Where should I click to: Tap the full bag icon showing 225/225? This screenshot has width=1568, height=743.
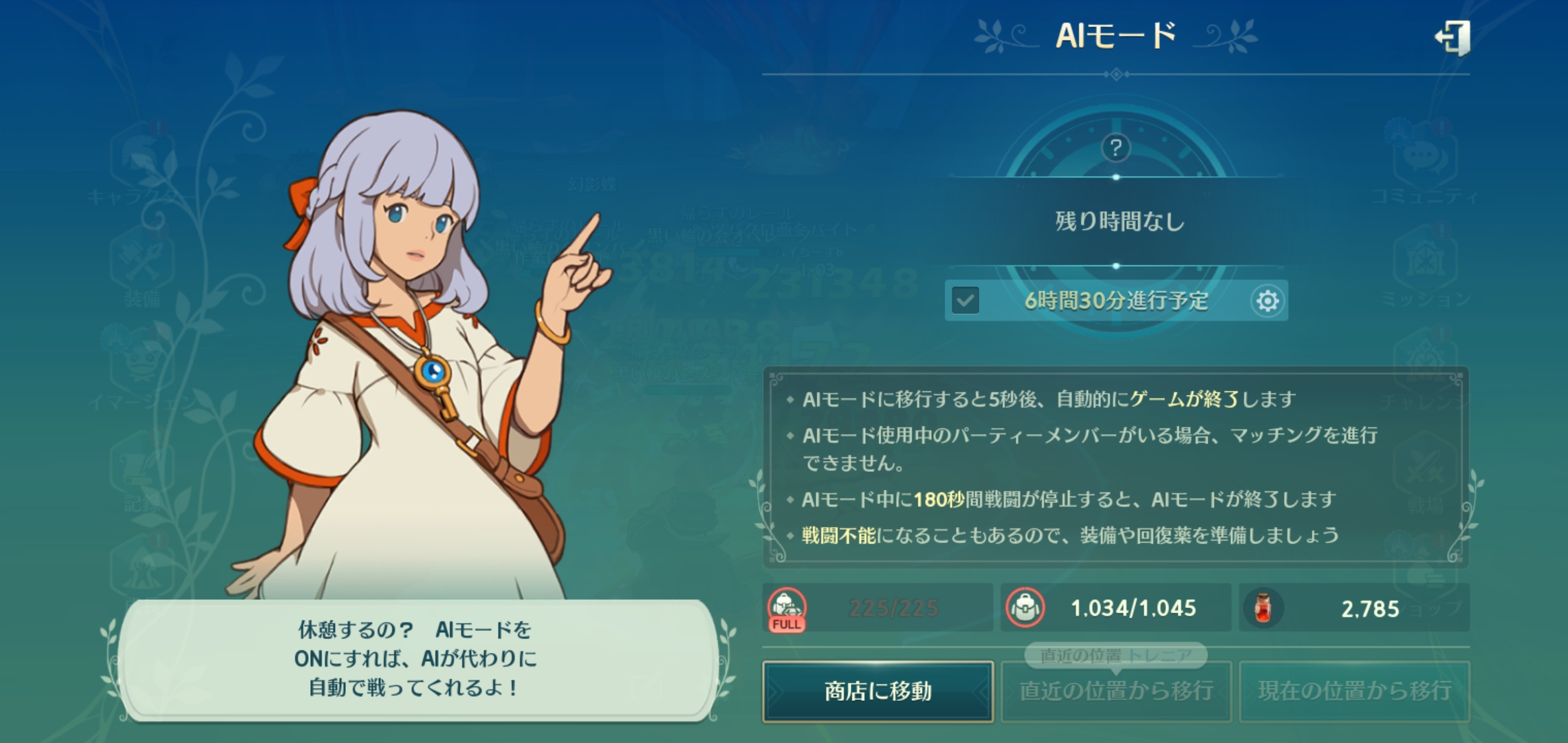click(787, 608)
